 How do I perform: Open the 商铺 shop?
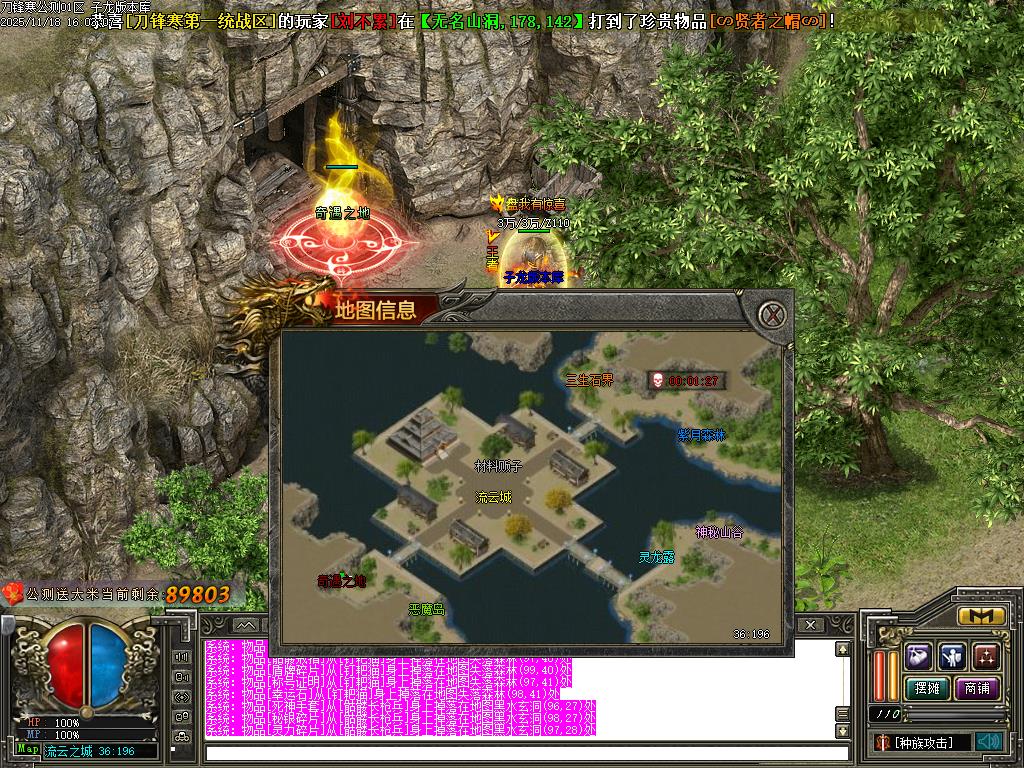(976, 688)
